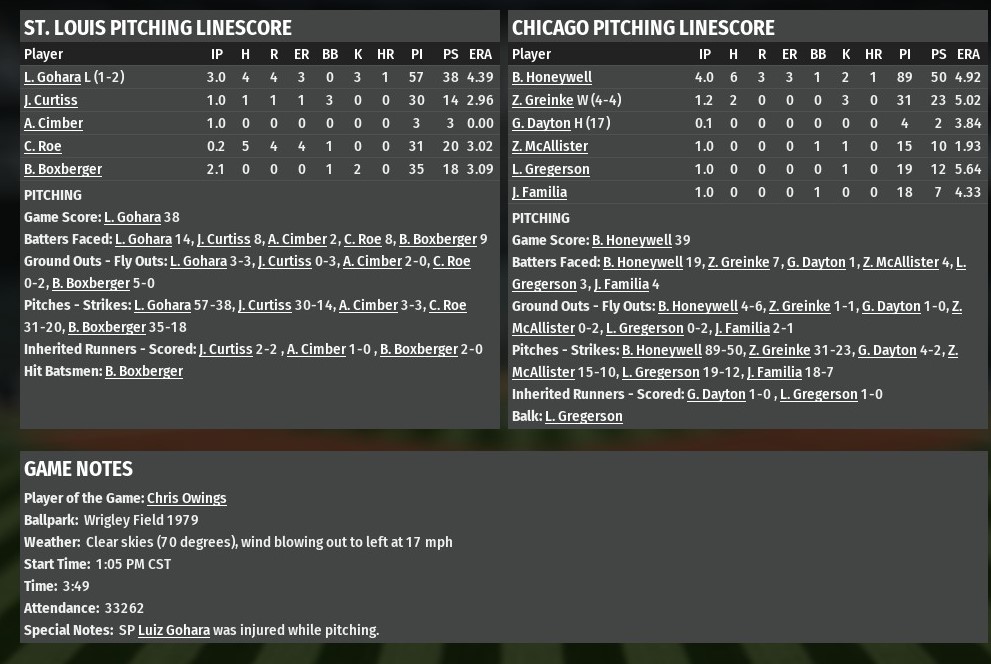
Task: Choose A. Cimber in the linescore player column
Action: pyautogui.click(x=53, y=123)
